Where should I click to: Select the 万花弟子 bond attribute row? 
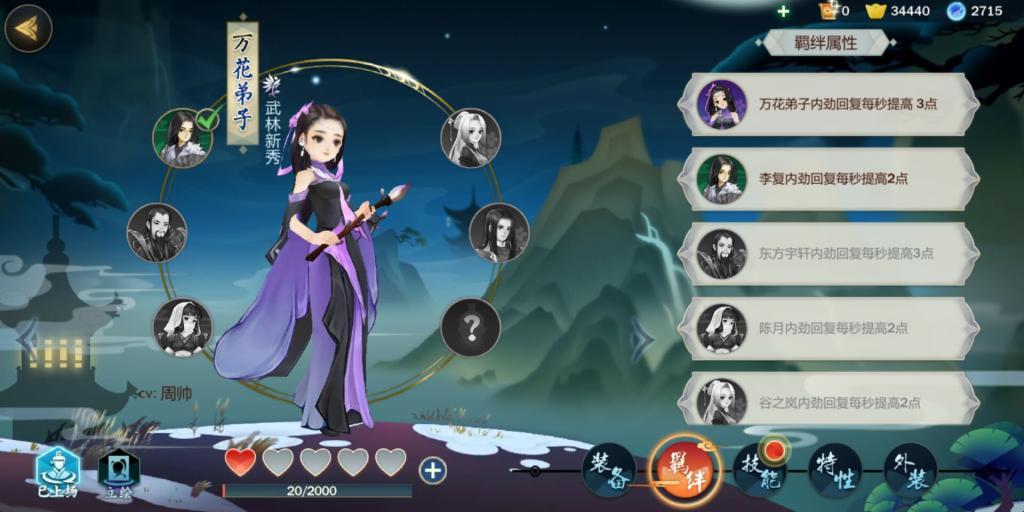coord(828,104)
